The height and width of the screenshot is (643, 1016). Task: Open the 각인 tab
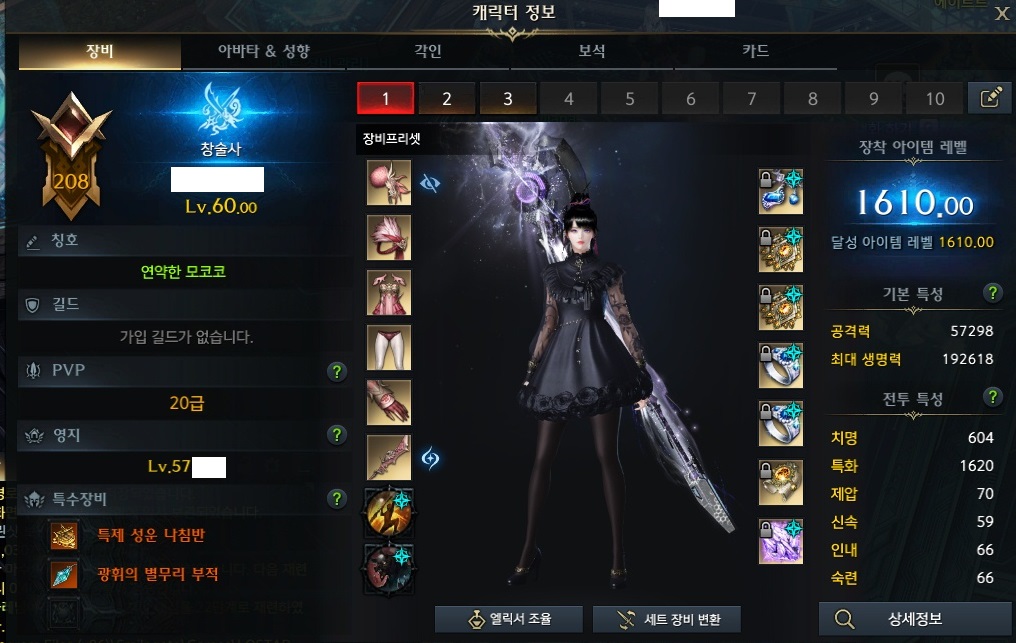tap(428, 52)
